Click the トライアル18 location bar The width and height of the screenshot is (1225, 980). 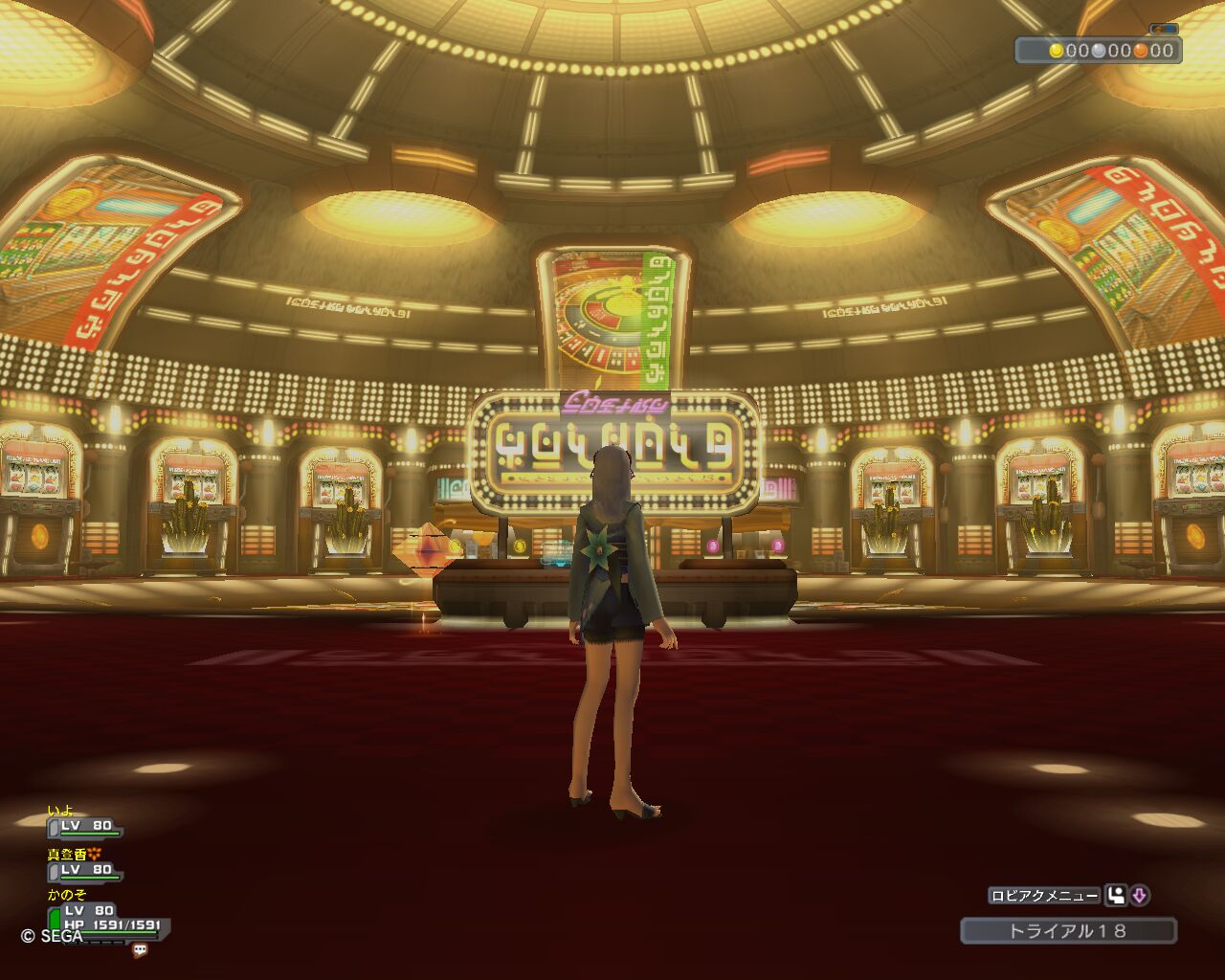pyautogui.click(x=1068, y=930)
